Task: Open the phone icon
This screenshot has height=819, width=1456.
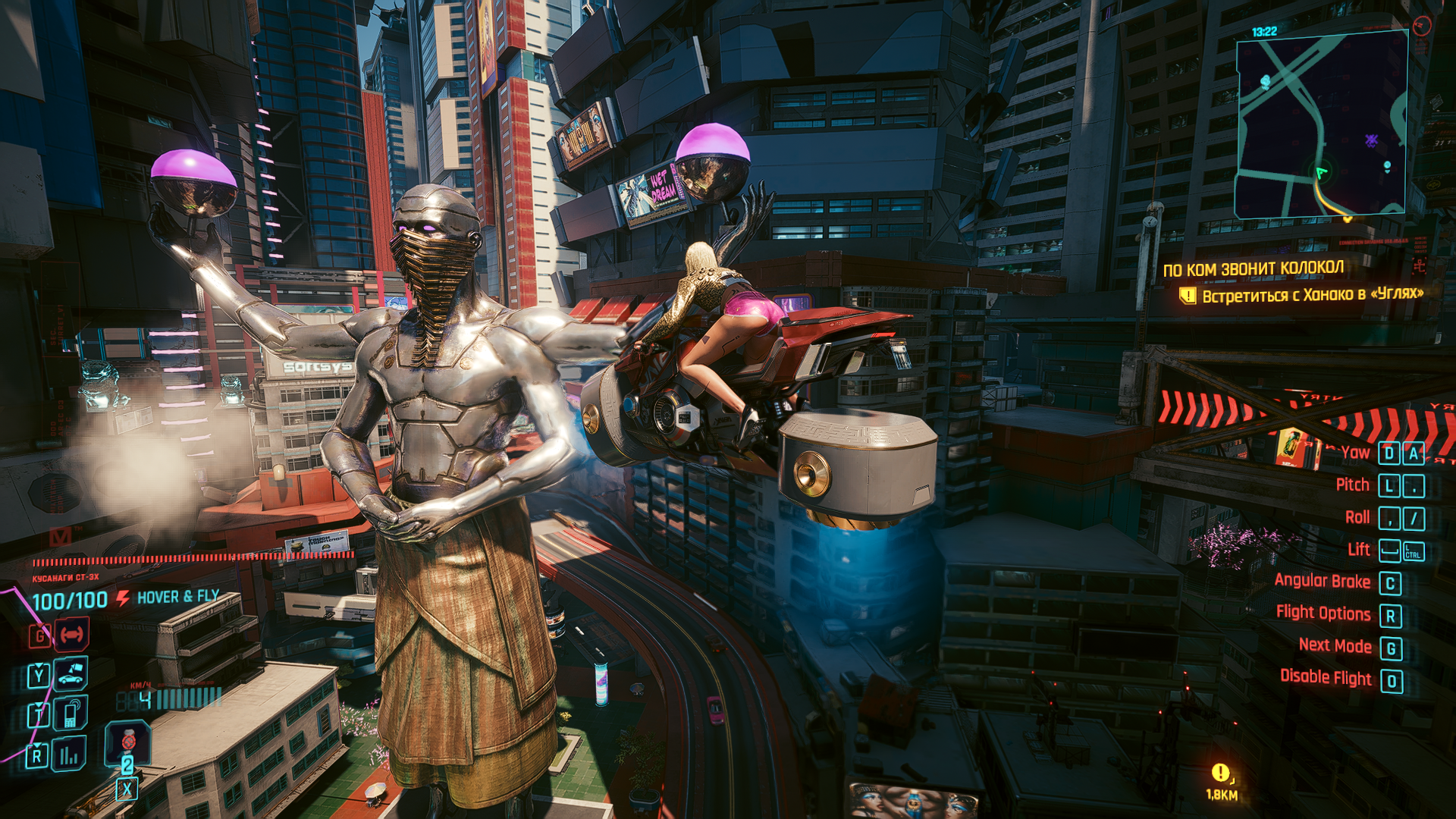Action: 71,714
